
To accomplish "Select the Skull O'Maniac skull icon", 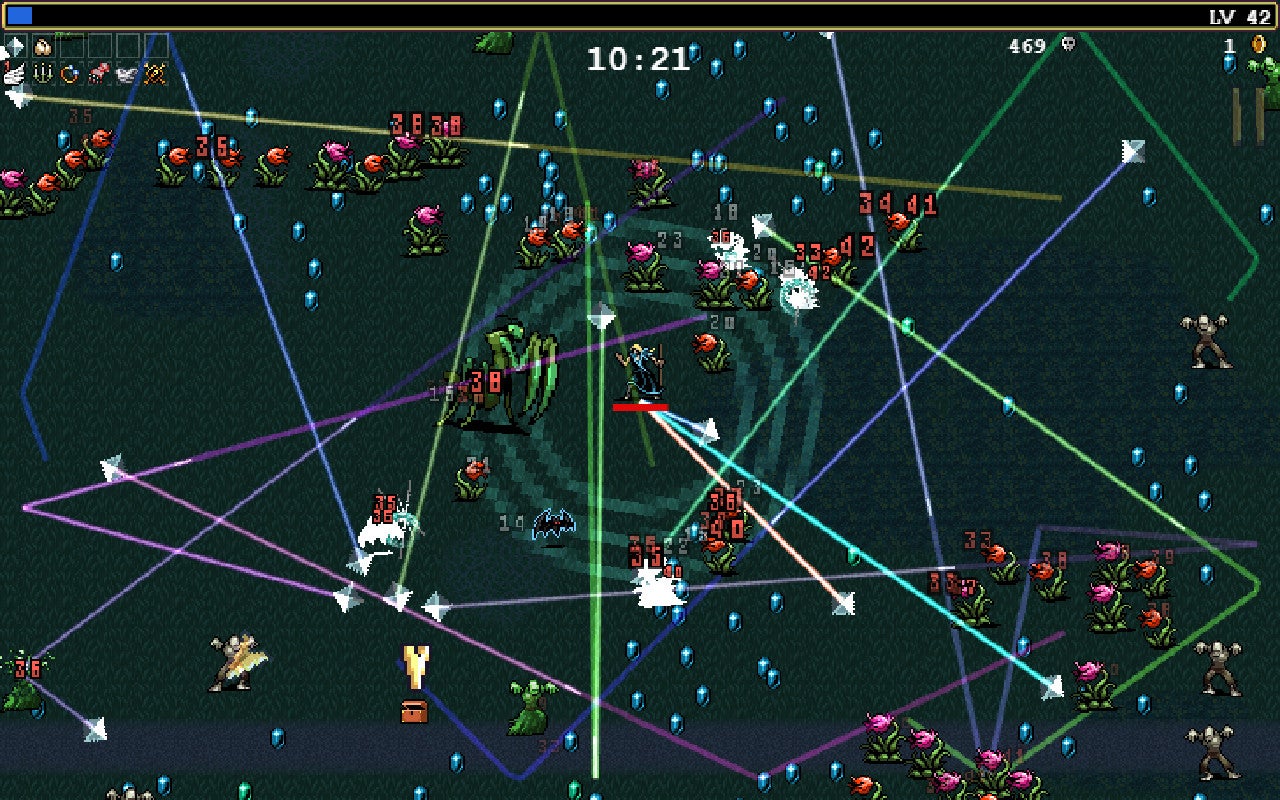I will [x=154, y=73].
